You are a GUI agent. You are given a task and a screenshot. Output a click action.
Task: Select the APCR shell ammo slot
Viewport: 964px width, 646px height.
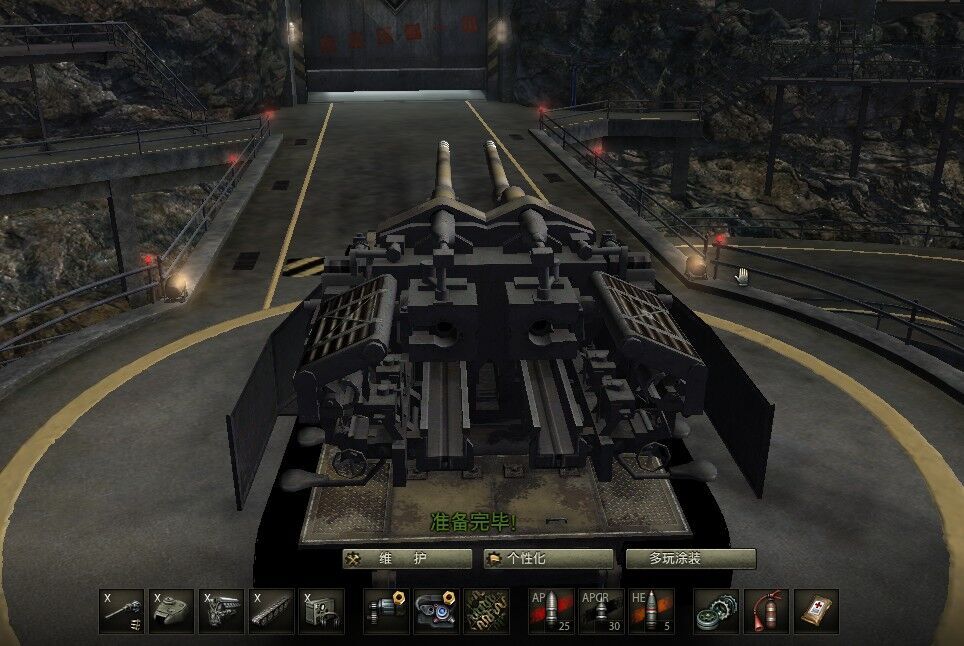point(602,611)
